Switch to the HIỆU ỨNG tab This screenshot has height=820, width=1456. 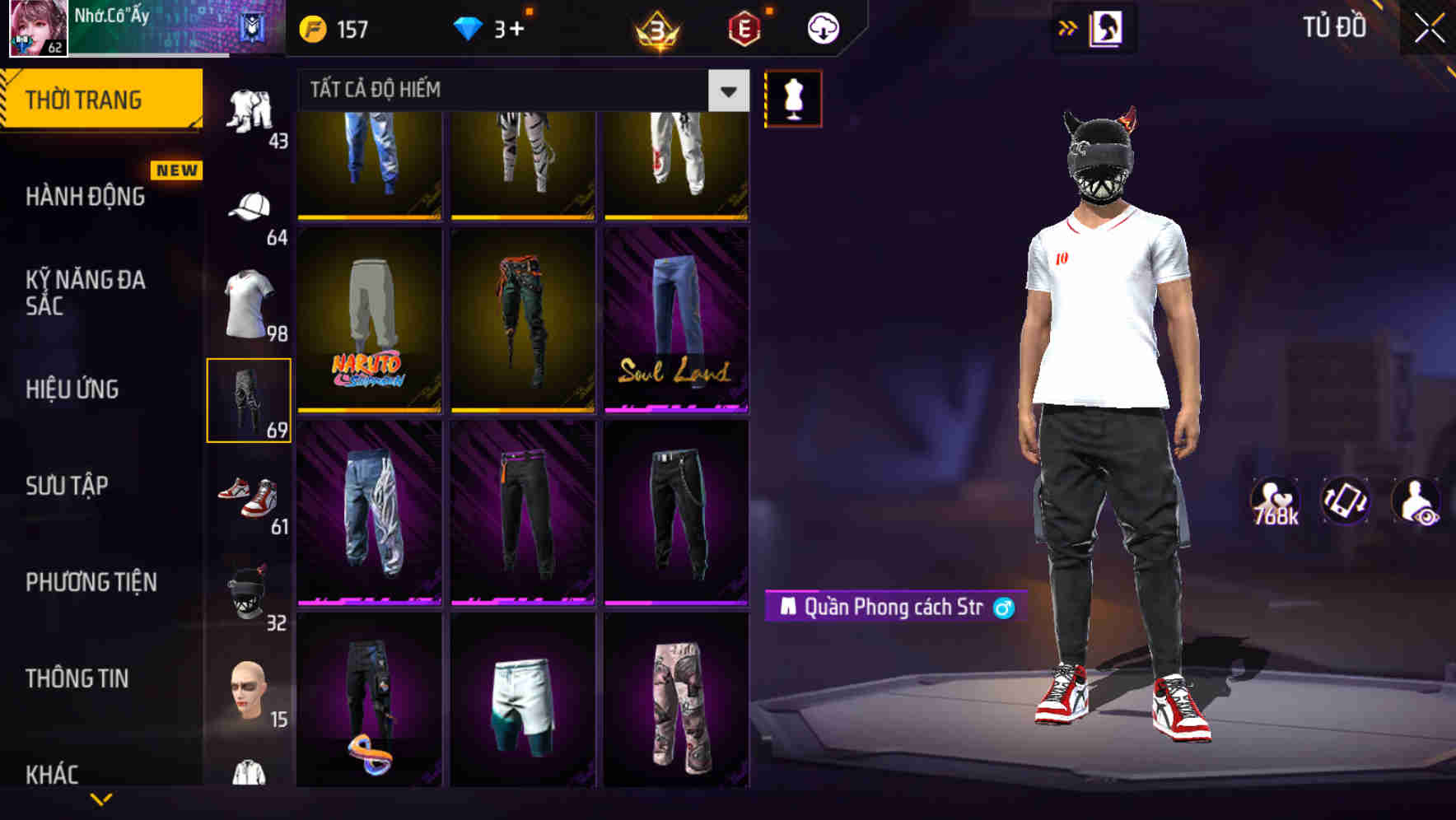[72, 389]
